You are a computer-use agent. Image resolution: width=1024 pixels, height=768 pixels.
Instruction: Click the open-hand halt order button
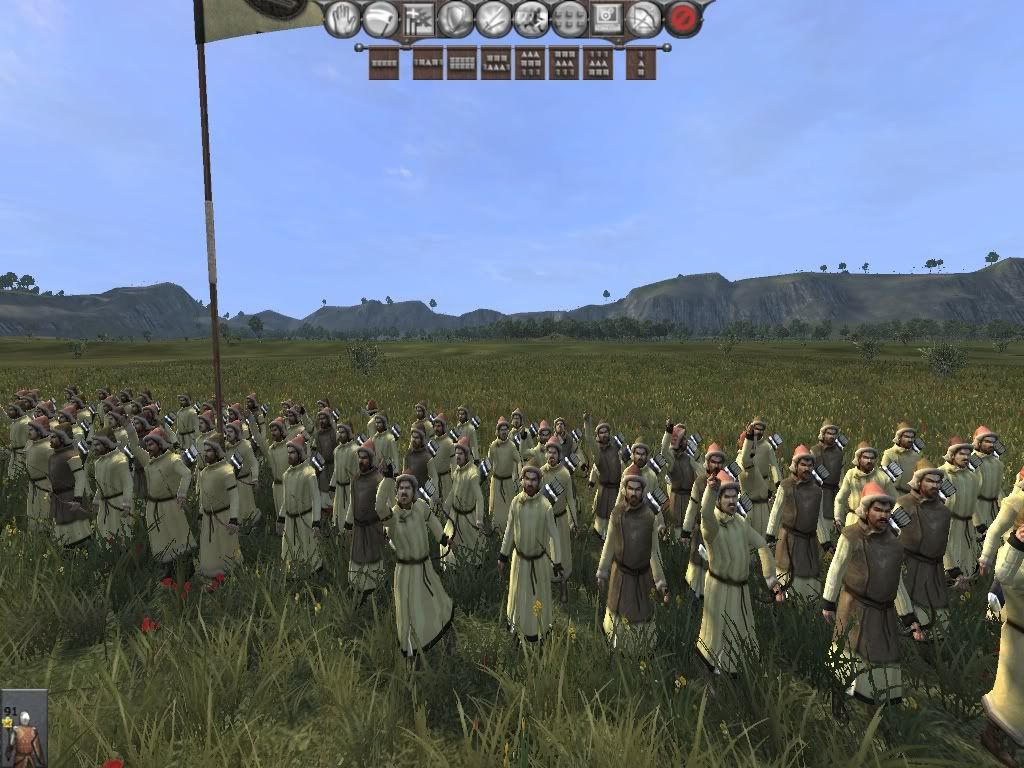tap(342, 19)
